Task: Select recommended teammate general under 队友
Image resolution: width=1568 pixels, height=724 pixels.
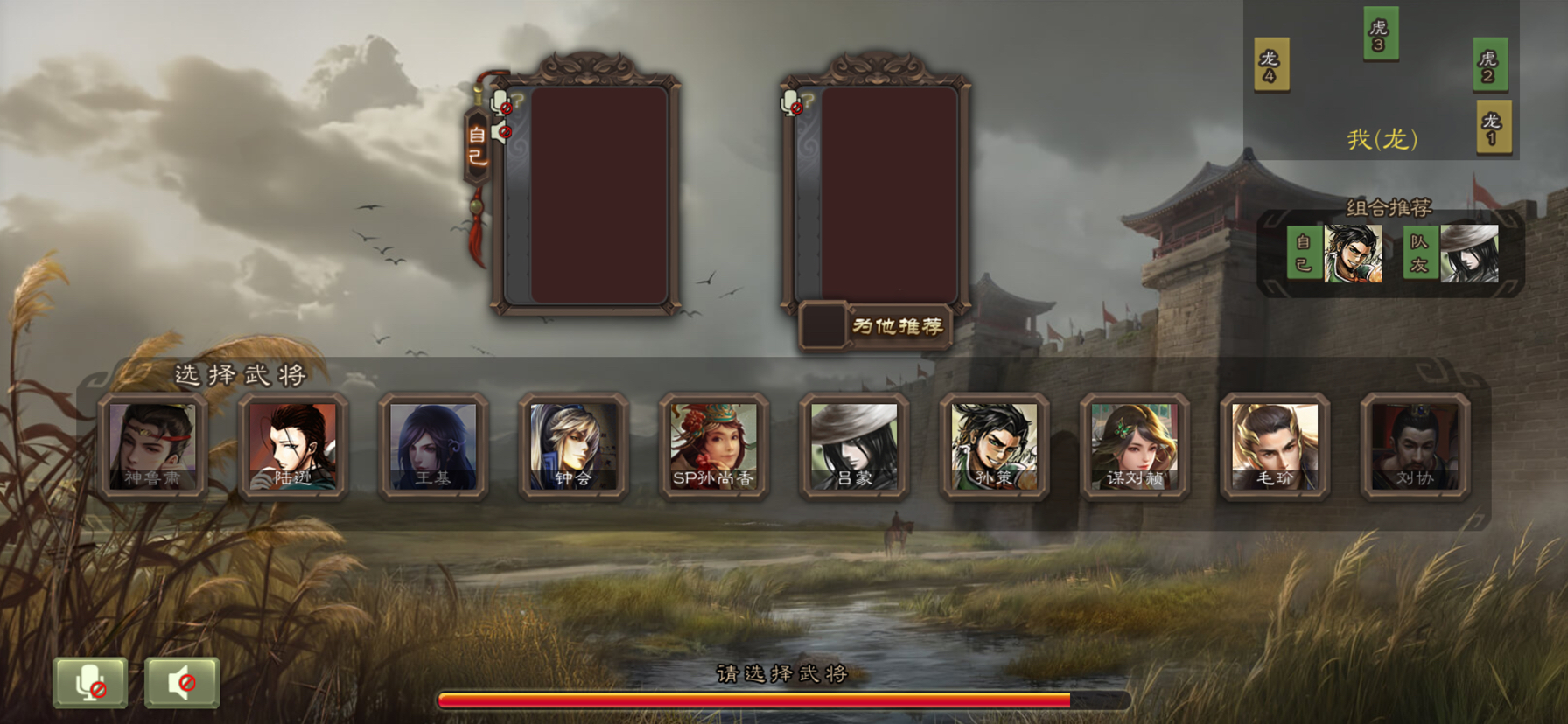Action: pos(1469,254)
